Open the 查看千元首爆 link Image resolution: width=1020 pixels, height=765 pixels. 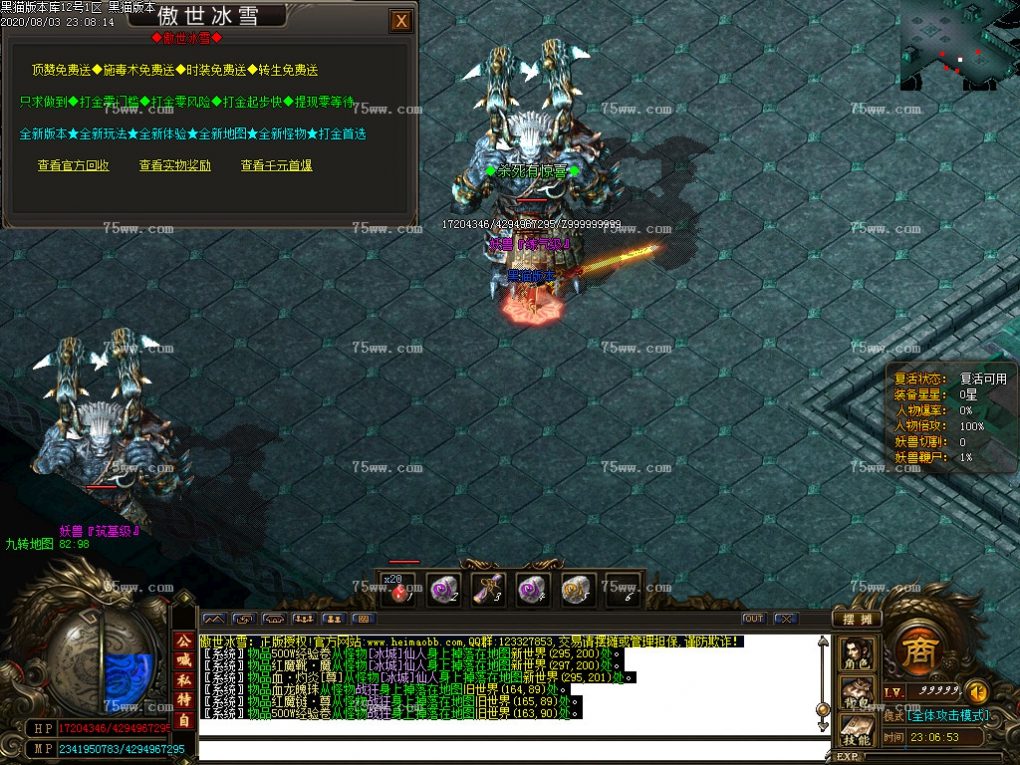pyautogui.click(x=276, y=166)
